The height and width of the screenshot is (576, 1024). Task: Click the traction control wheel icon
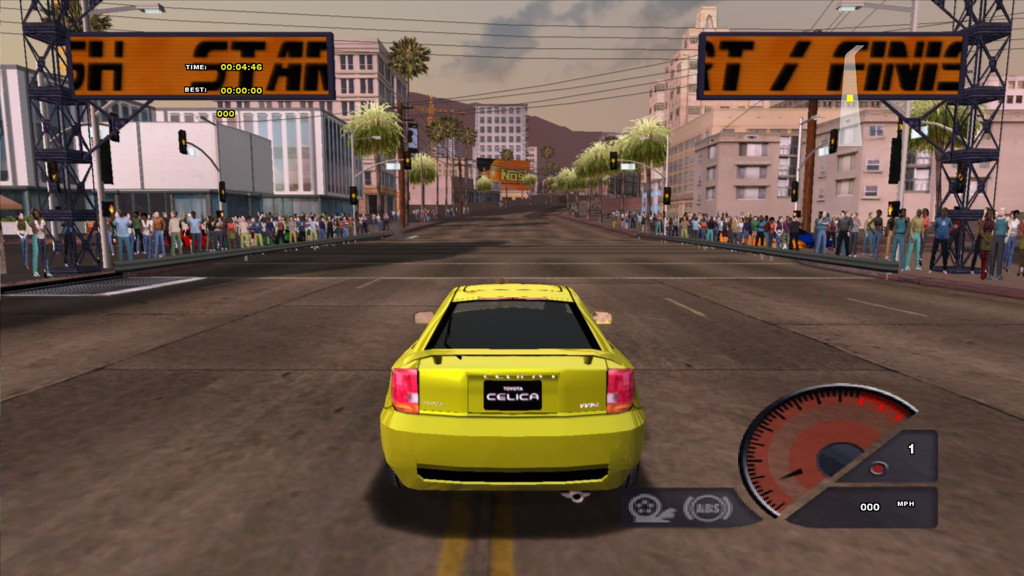click(646, 508)
